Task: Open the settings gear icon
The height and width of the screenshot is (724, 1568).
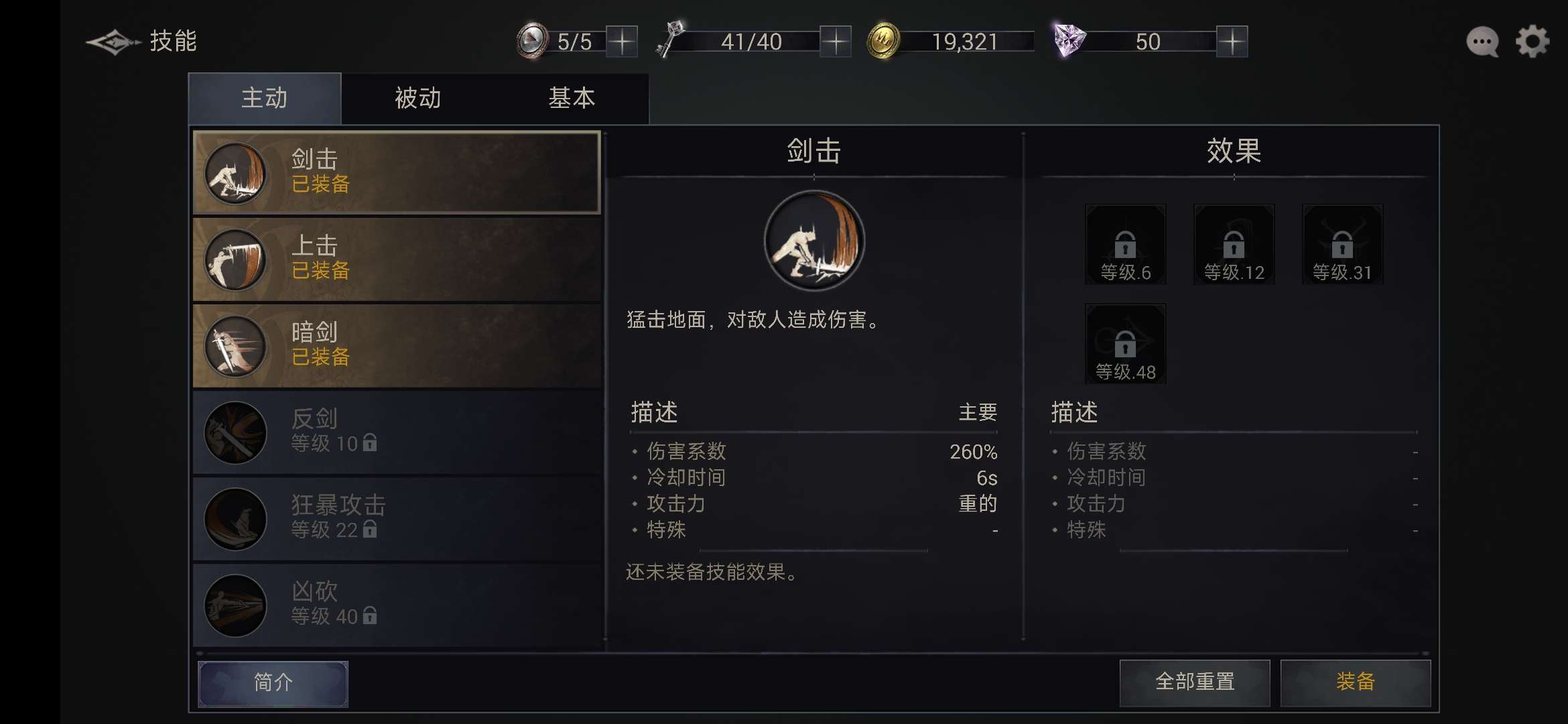Action: pos(1533,42)
